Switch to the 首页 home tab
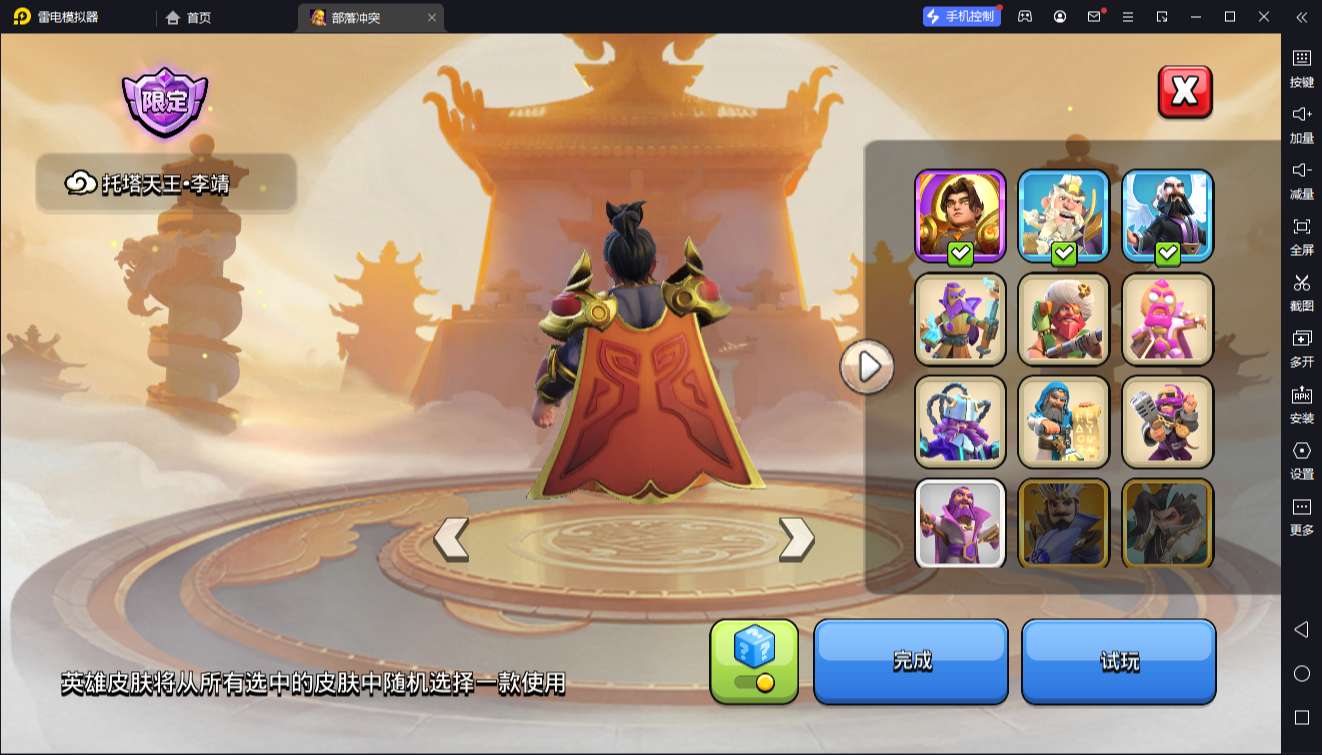Screen dimensions: 1322x755 189,17
